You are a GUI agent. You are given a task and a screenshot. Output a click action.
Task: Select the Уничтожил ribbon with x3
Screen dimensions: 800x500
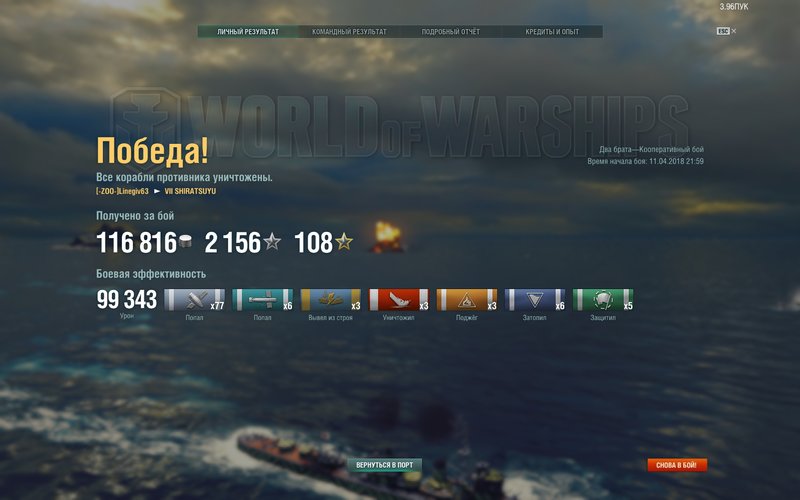coord(398,300)
